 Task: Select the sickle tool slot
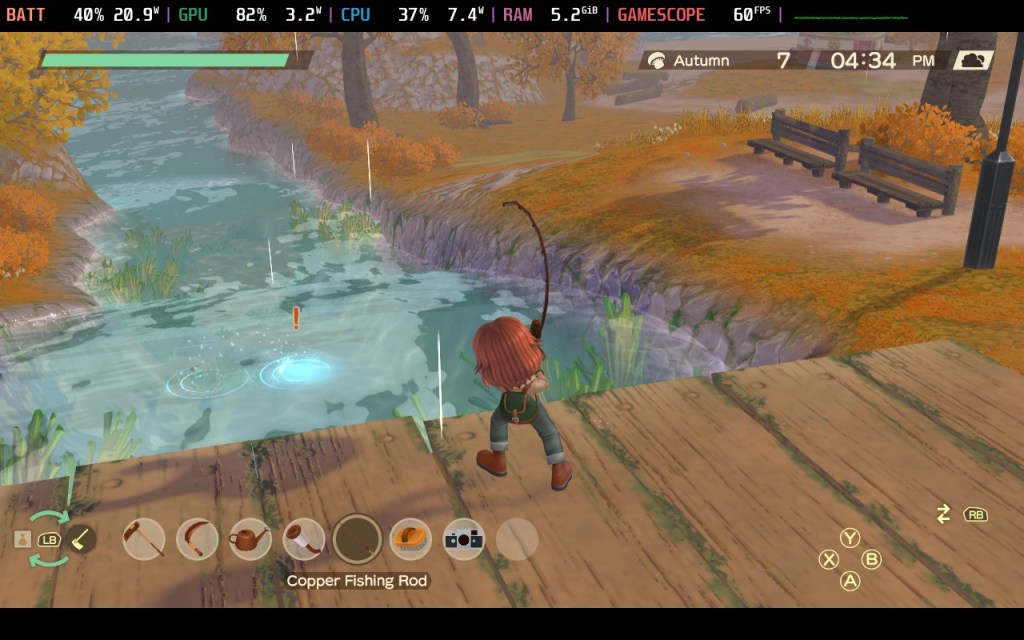click(x=197, y=539)
